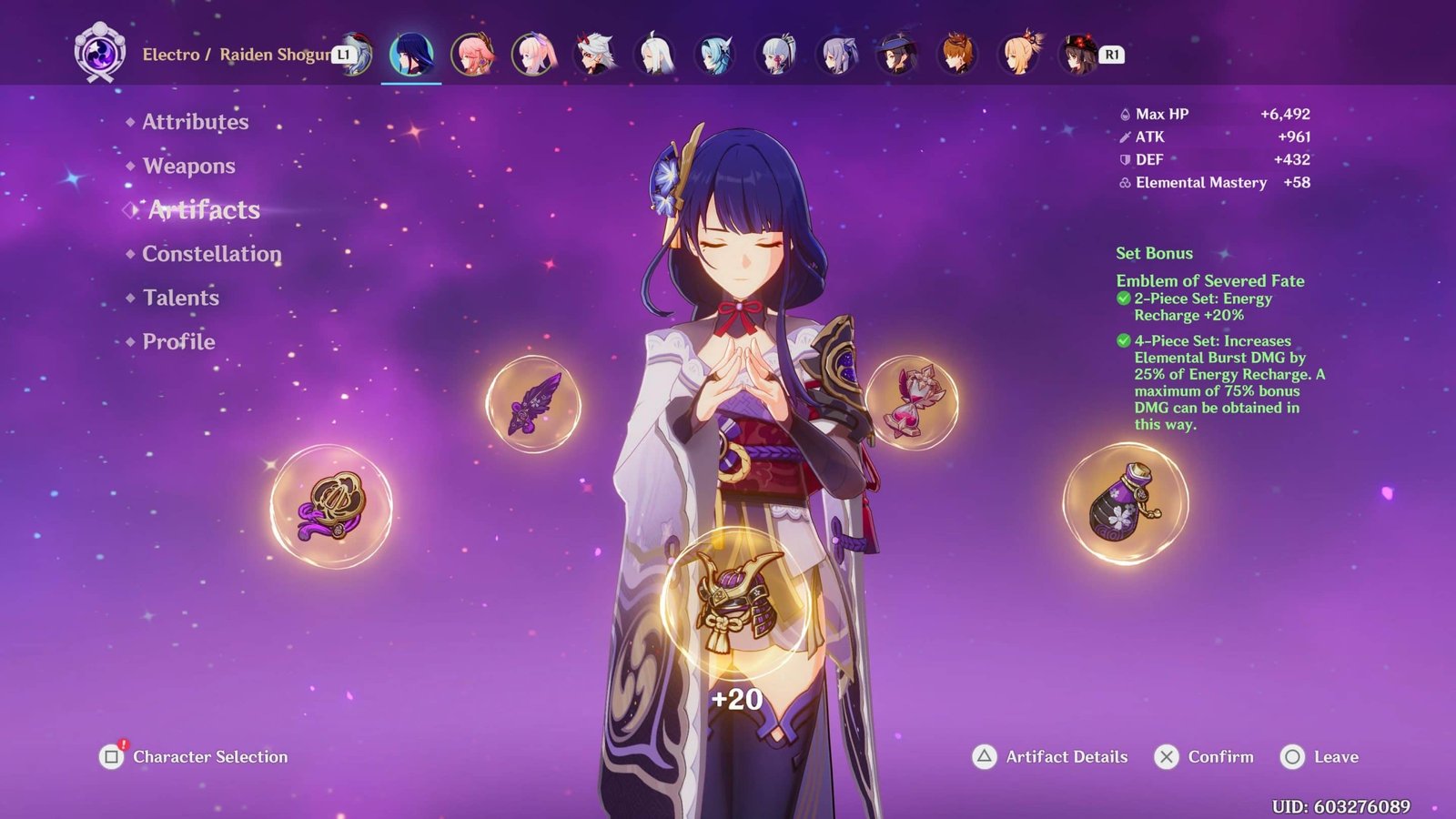The height and width of the screenshot is (819, 1456).
Task: Open the Attributes menu entry
Action: [x=195, y=122]
